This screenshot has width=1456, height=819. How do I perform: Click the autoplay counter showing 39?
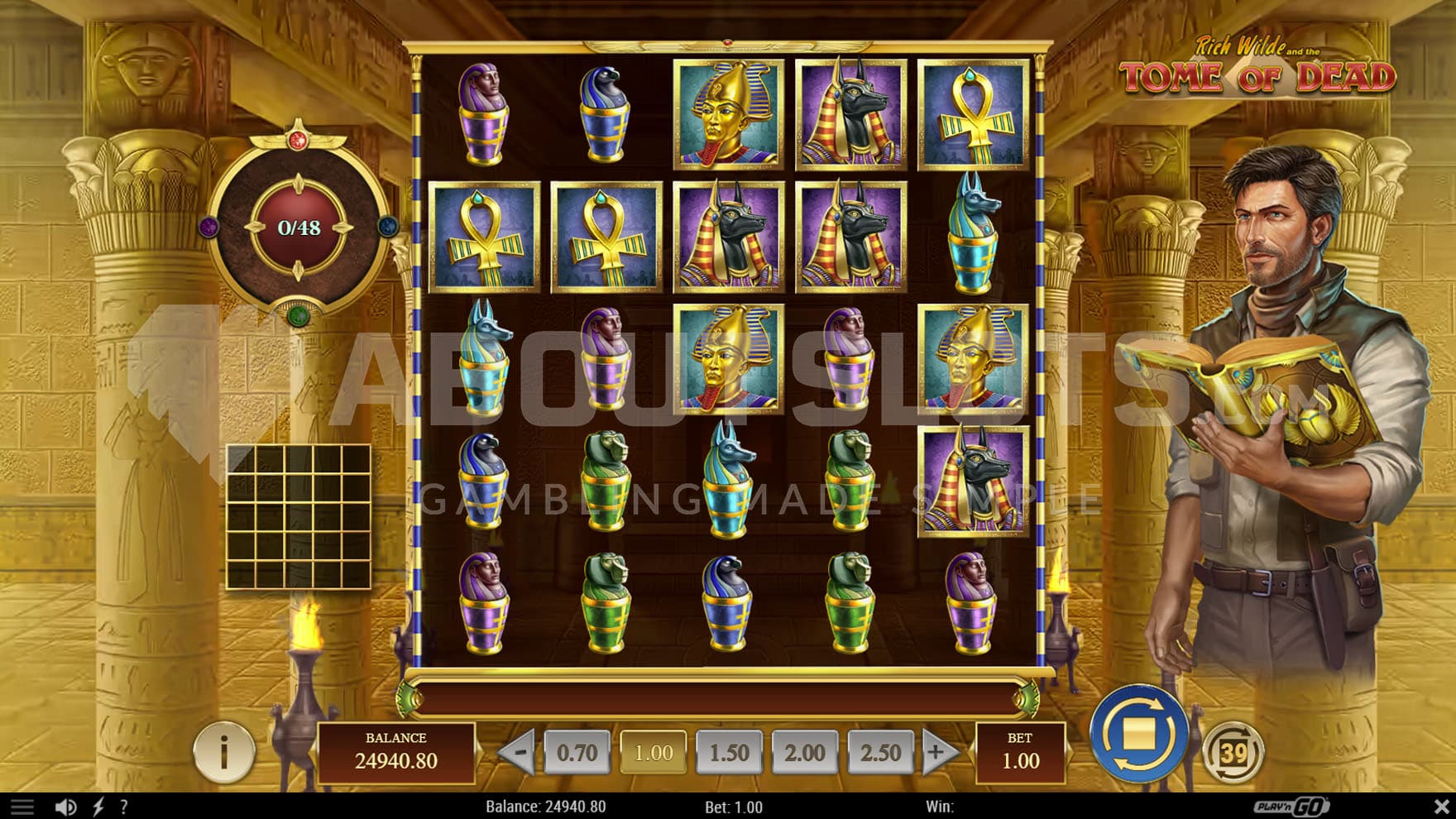(1233, 753)
